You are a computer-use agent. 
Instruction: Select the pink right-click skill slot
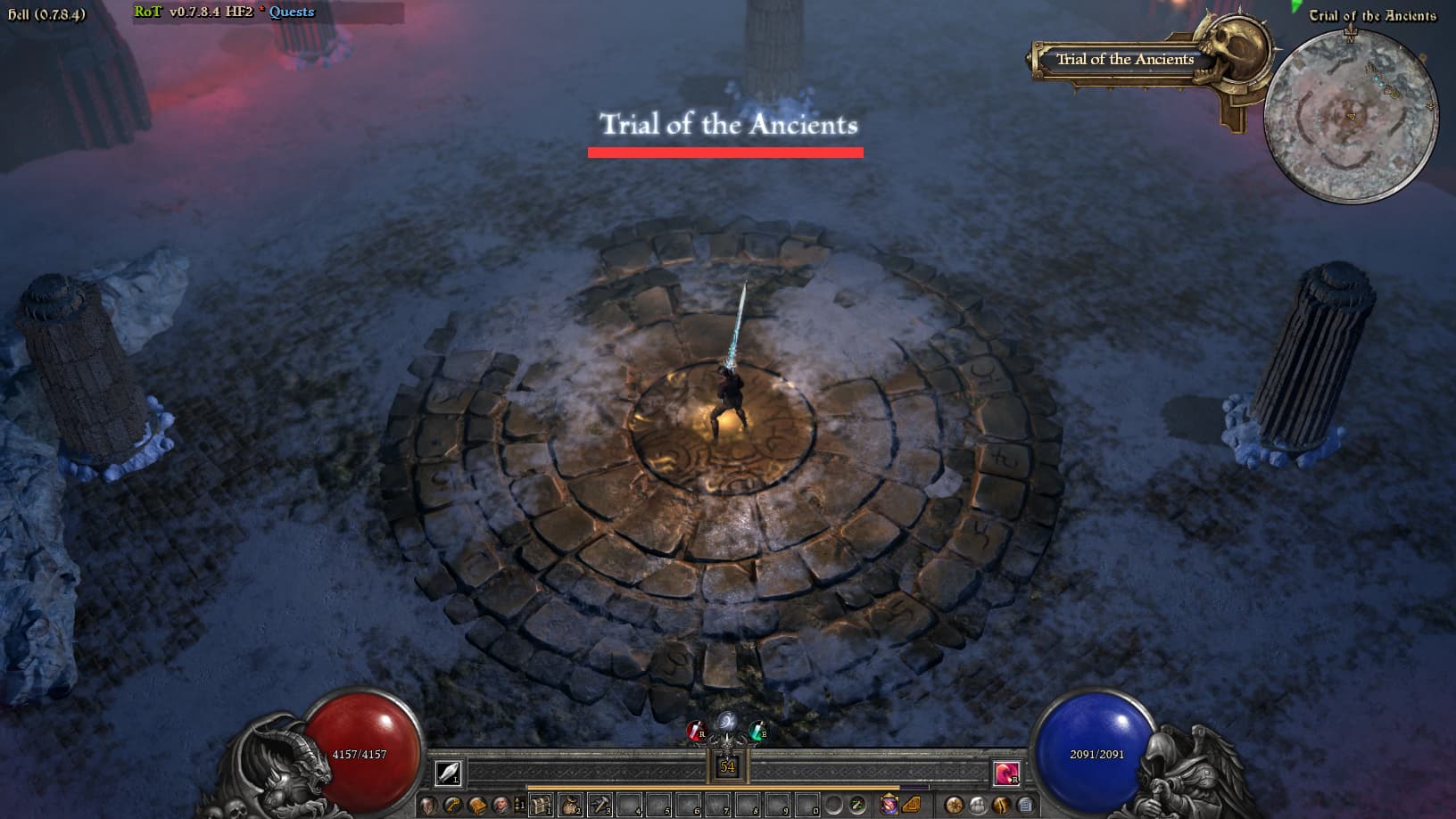coord(1006,773)
